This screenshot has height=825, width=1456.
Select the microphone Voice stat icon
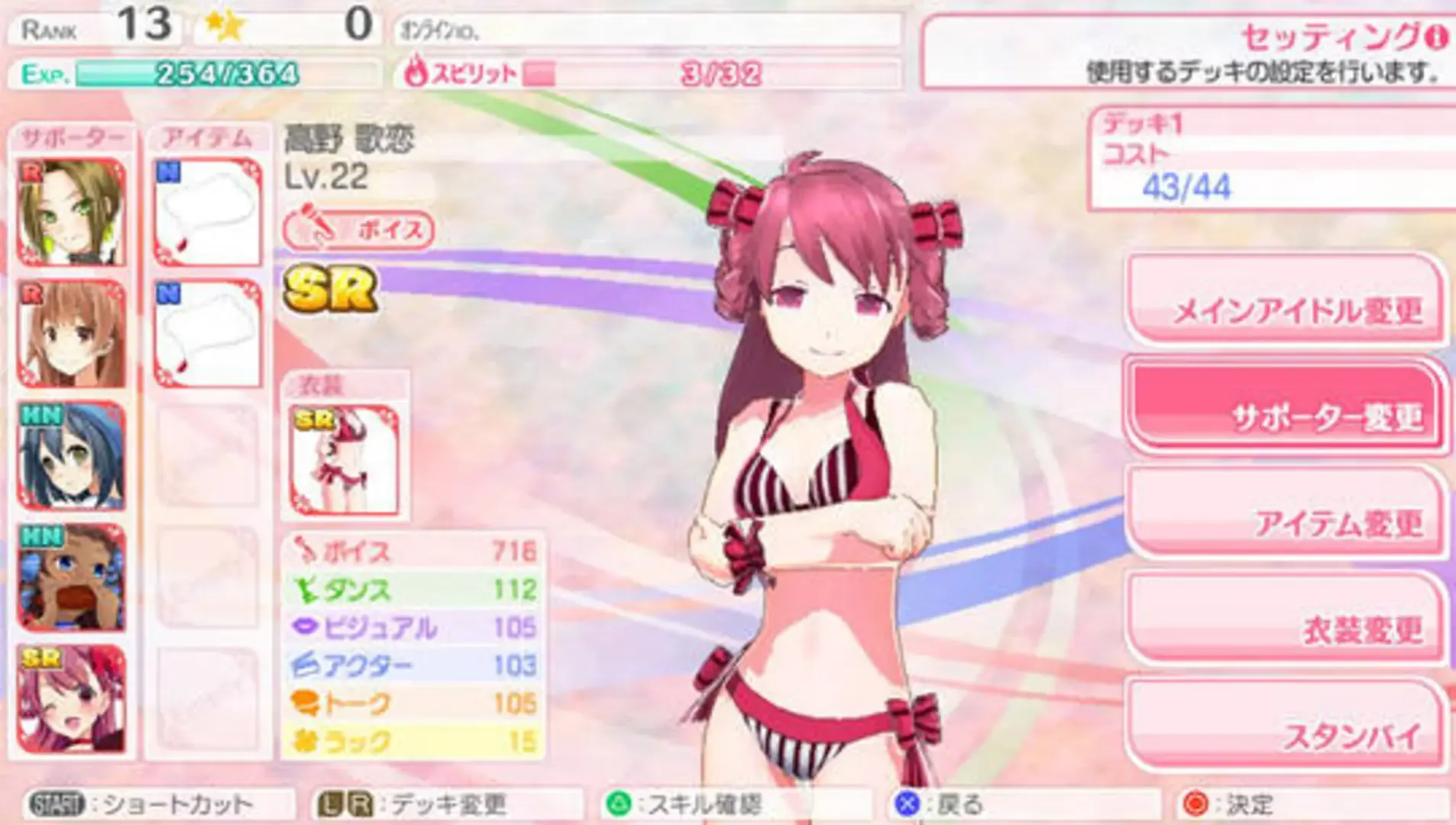[x=305, y=548]
